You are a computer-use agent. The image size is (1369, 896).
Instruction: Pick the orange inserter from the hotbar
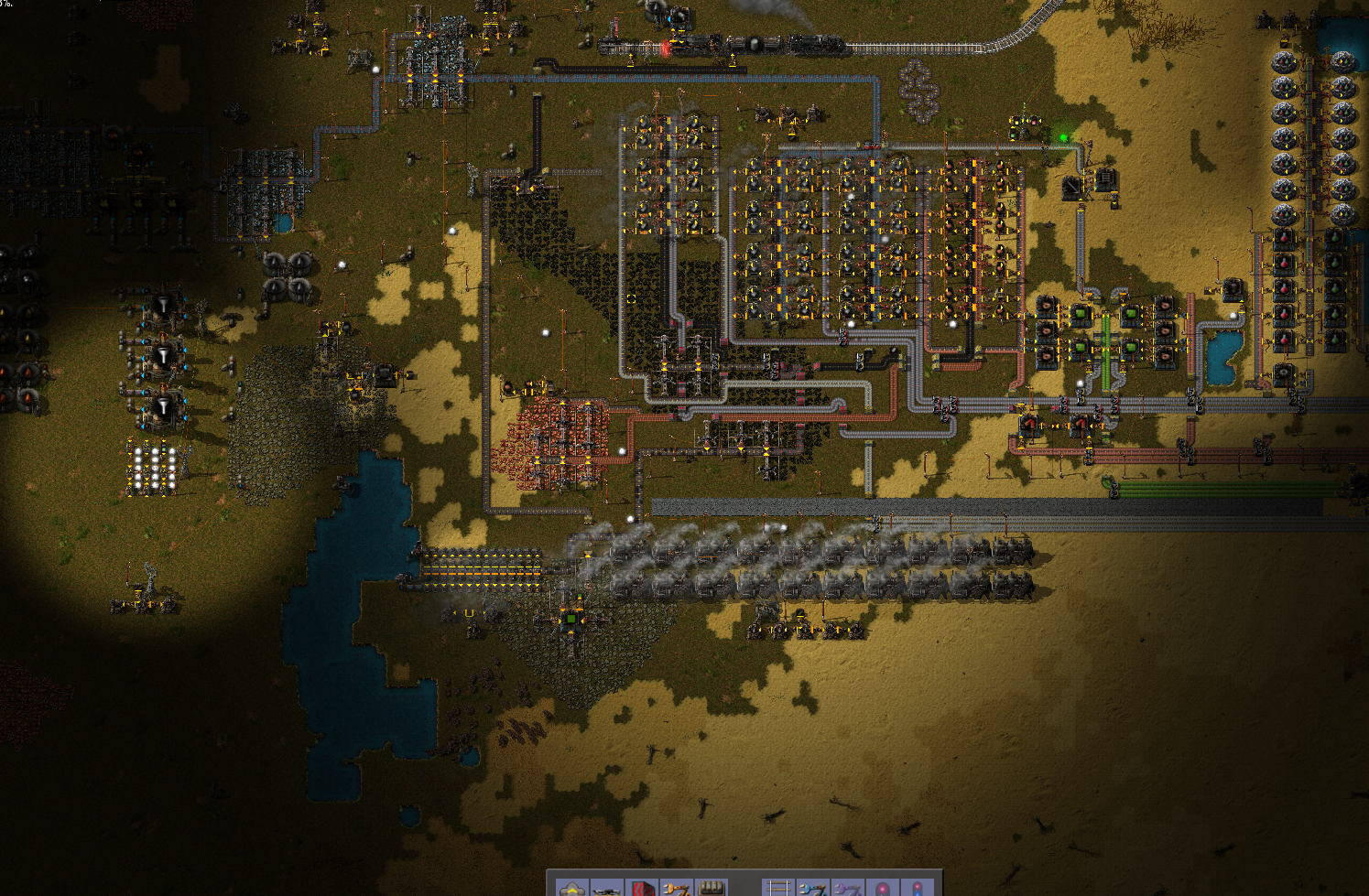point(677,888)
